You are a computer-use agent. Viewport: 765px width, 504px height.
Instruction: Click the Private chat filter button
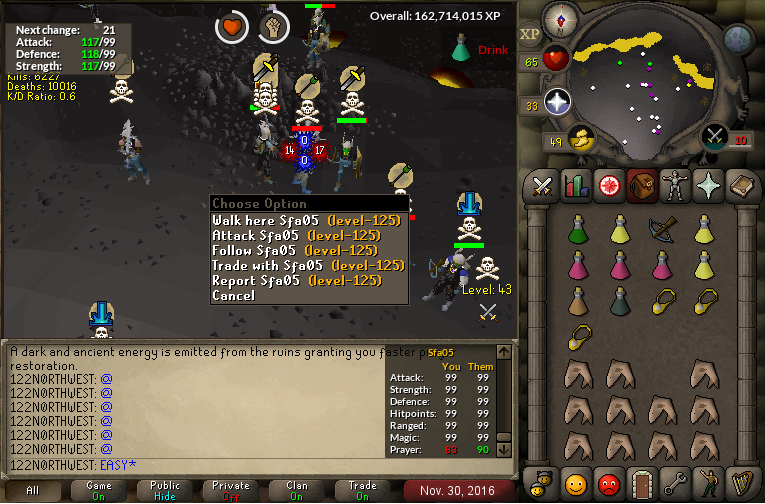tap(231, 491)
